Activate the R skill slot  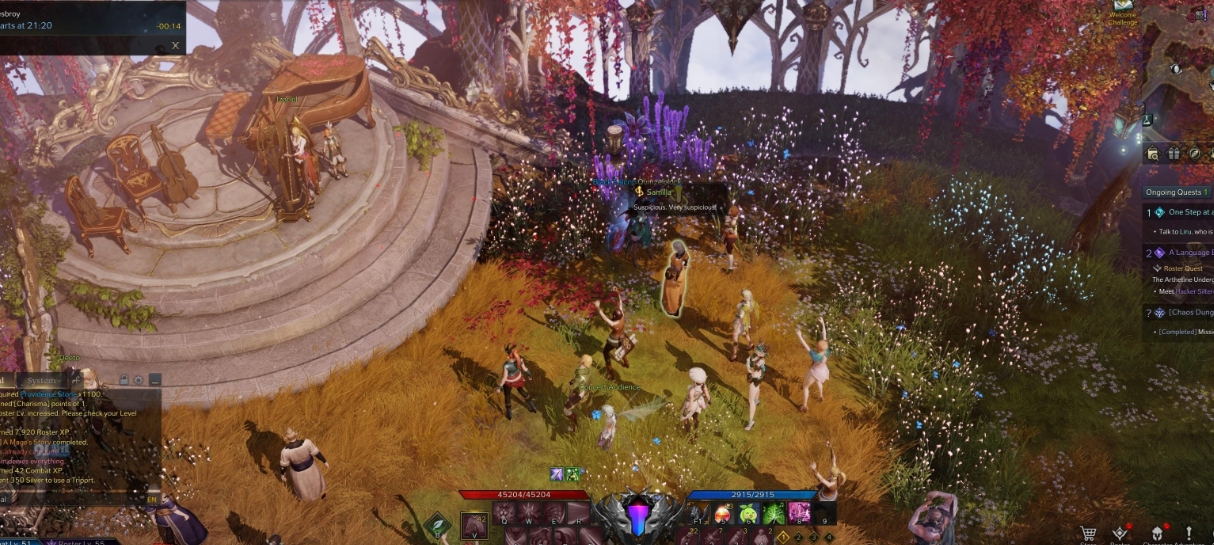point(578,514)
